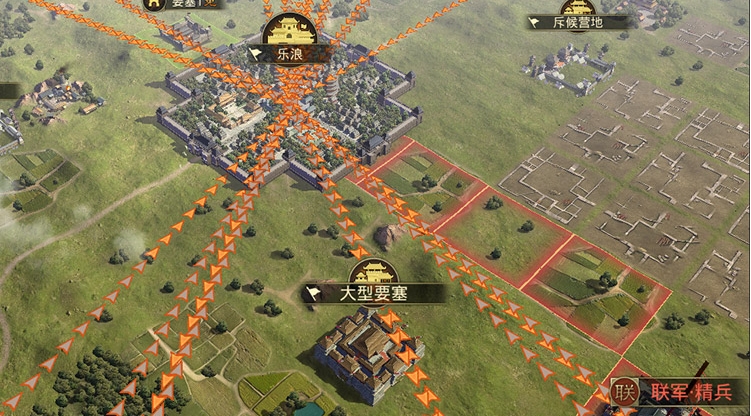Select the 大型要塞 fortress label
This screenshot has width=751, height=416.
[374, 293]
